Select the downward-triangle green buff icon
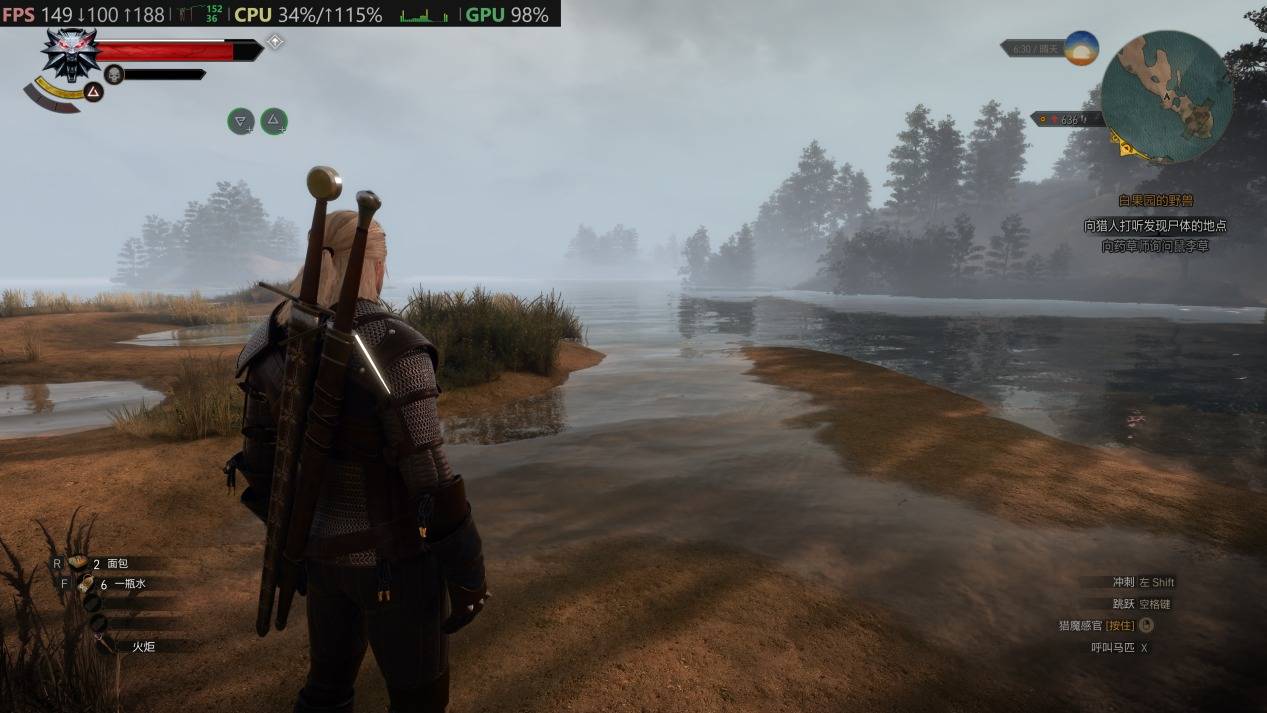Screen dimensions: 1267x713 point(240,121)
